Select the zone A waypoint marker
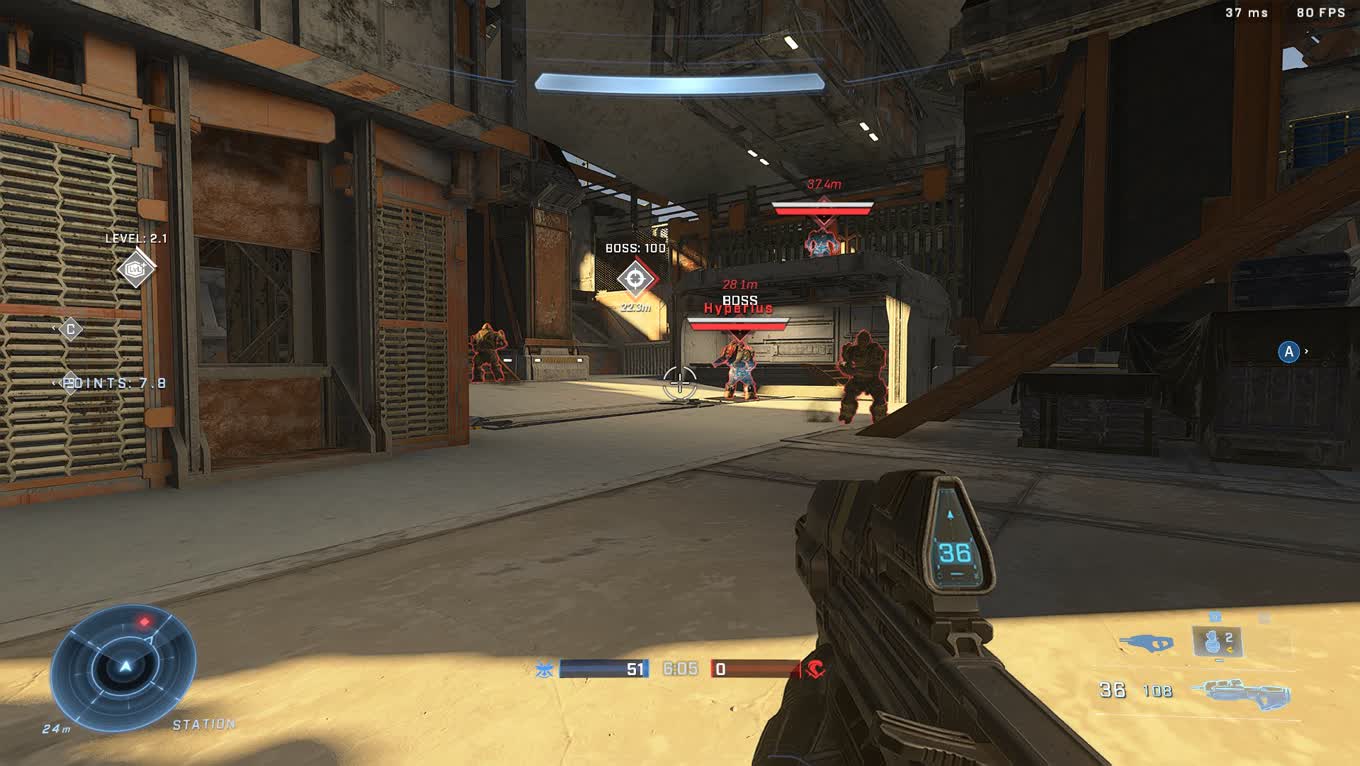This screenshot has height=766, width=1360. tap(1289, 352)
